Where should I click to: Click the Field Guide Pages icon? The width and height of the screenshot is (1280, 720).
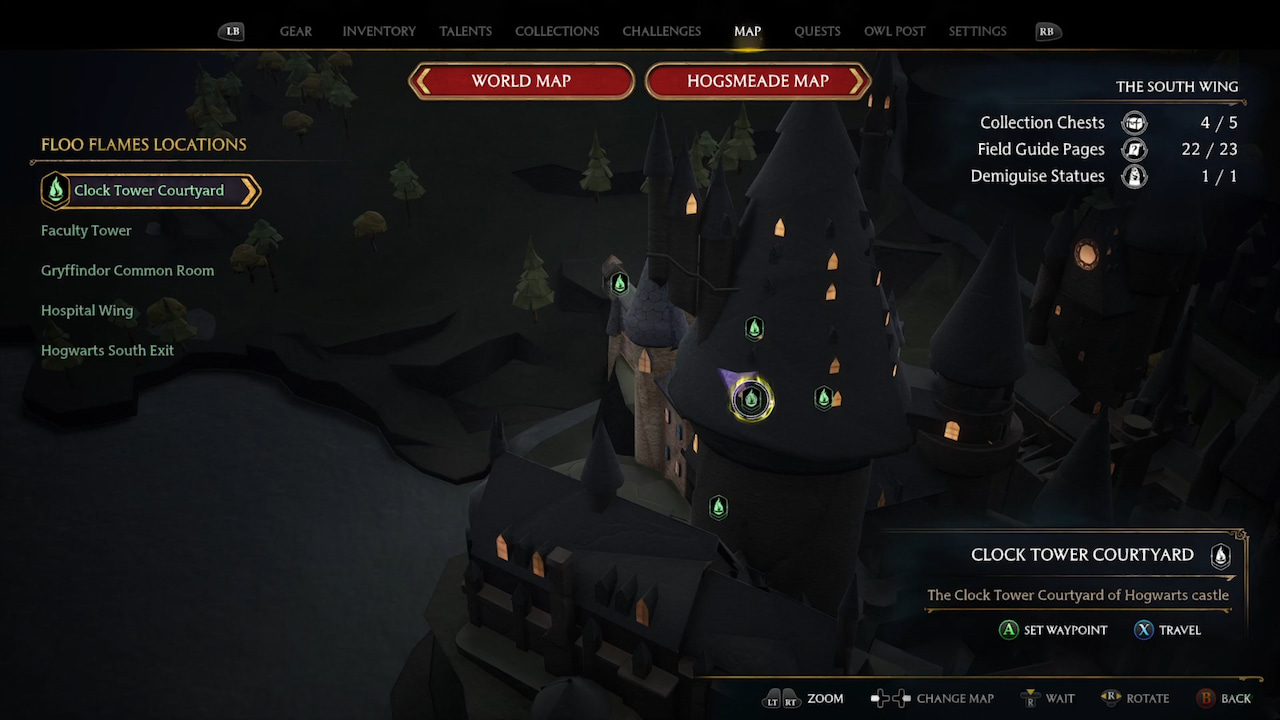1133,149
